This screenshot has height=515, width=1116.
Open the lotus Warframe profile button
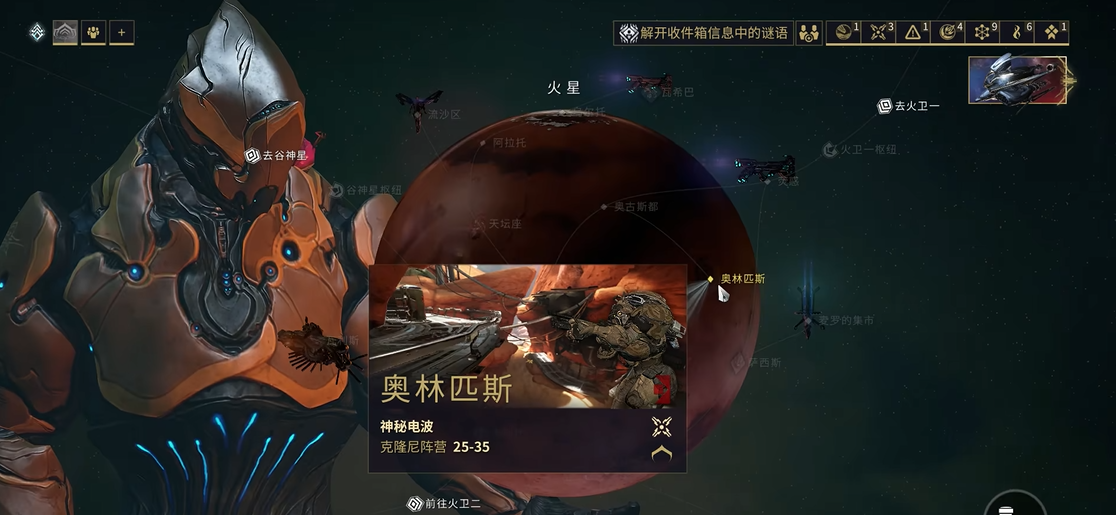pos(65,32)
